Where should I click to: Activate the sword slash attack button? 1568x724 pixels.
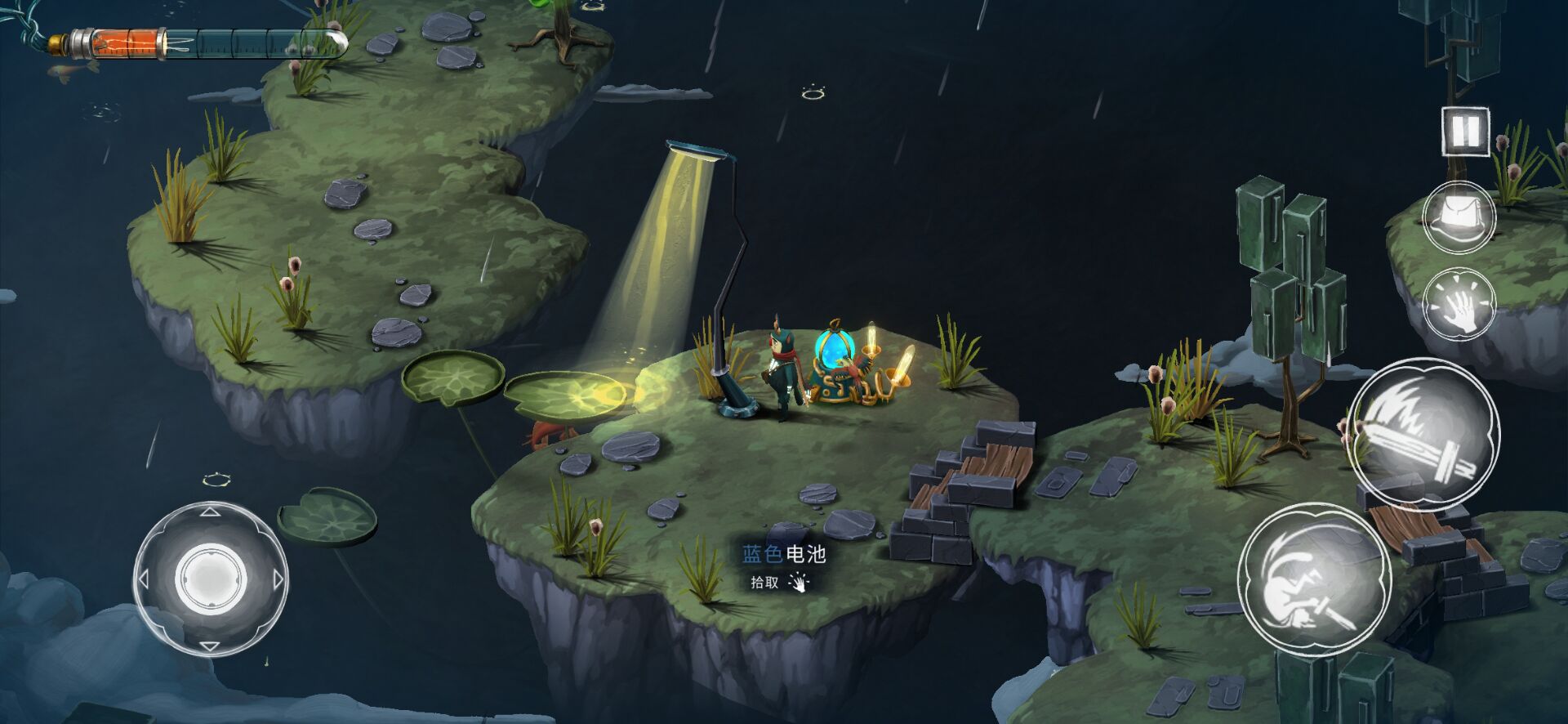point(1422,433)
